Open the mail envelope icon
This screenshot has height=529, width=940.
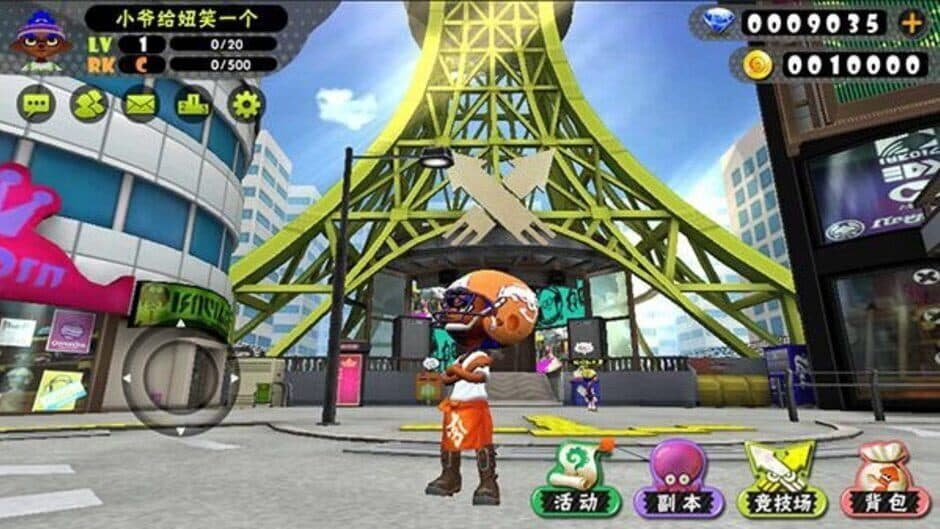(x=141, y=103)
